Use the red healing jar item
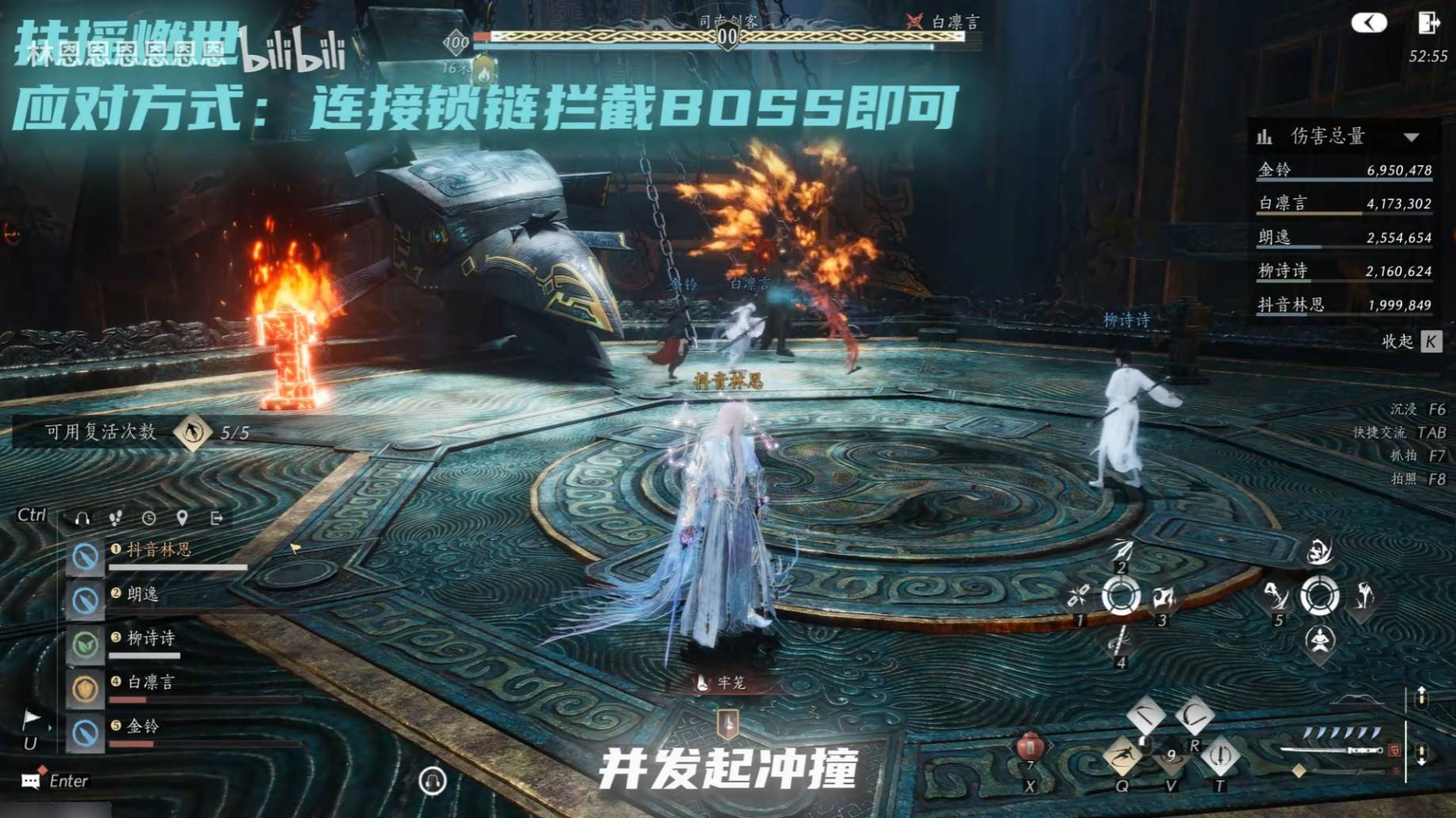Viewport: 1456px width, 818px height. point(1030,747)
